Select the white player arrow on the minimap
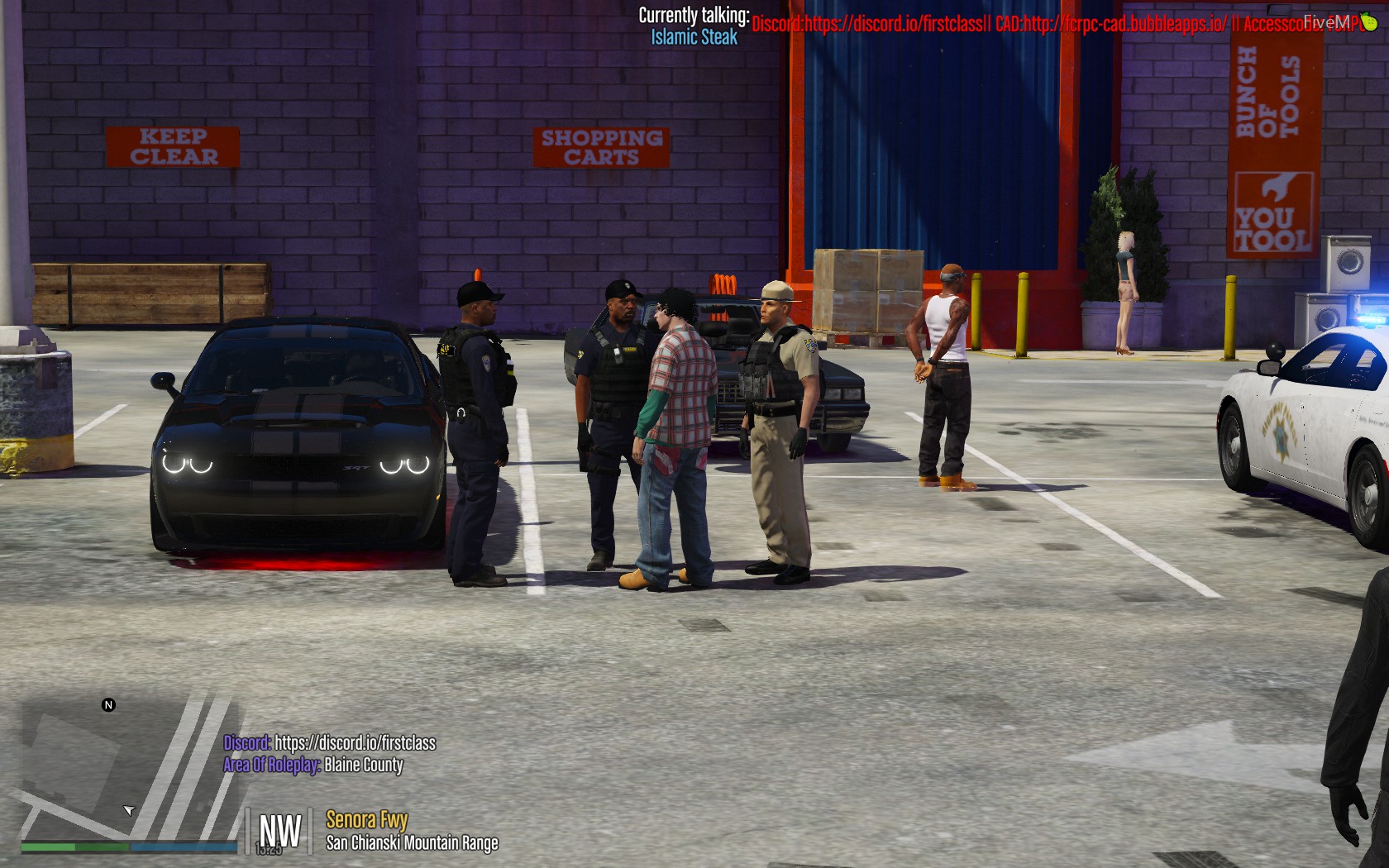The width and height of the screenshot is (1389, 868). [131, 809]
